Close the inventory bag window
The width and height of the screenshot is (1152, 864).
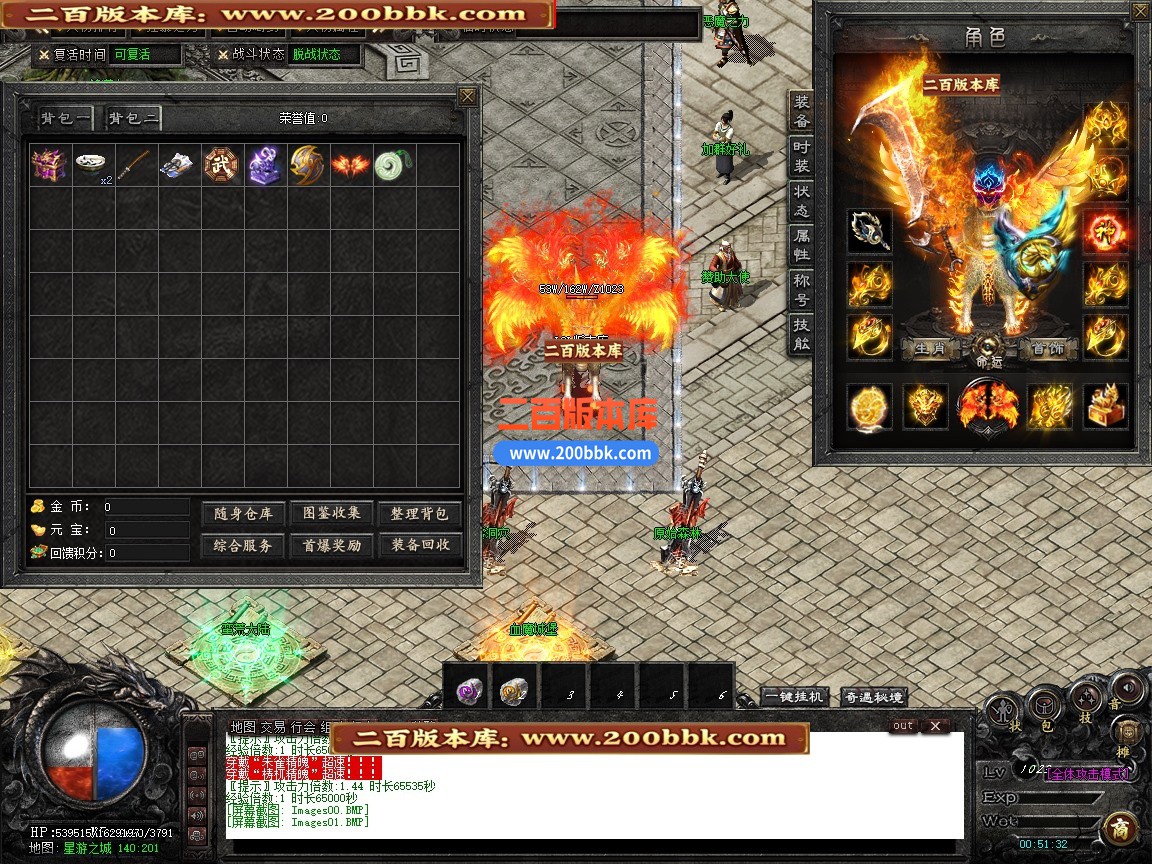coord(467,97)
